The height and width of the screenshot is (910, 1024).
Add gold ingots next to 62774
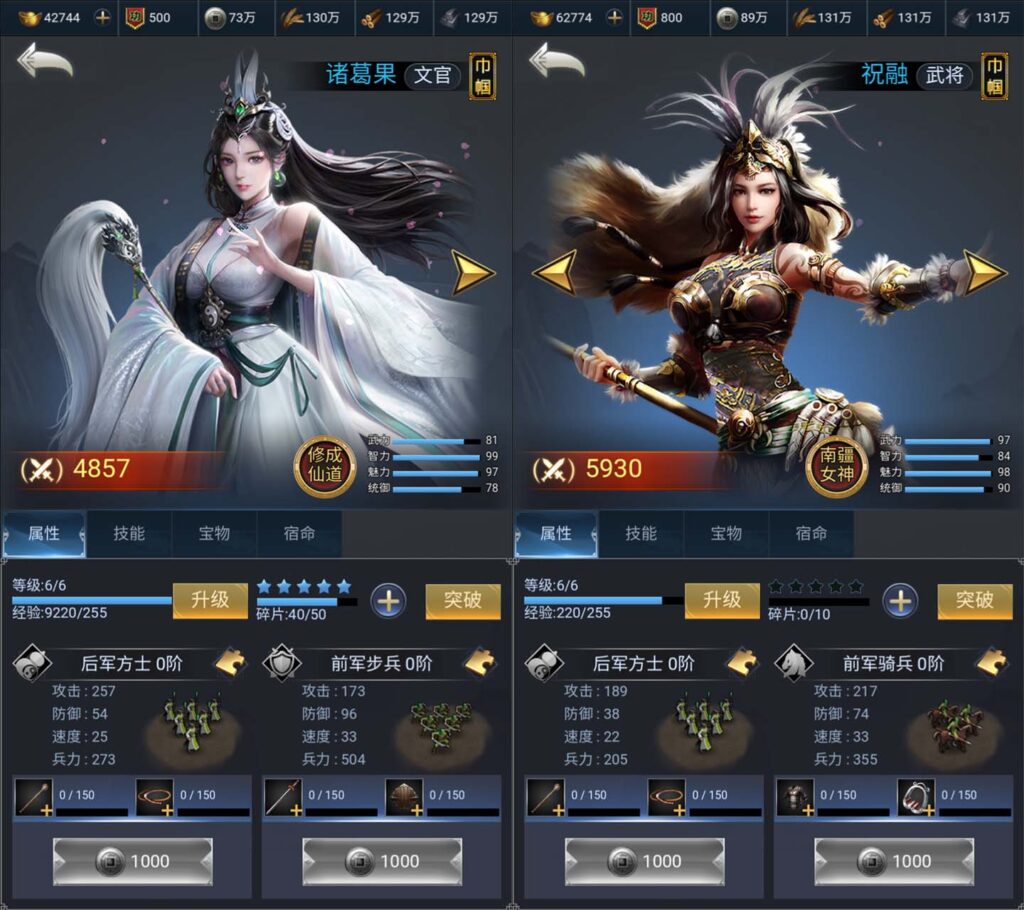coord(614,18)
